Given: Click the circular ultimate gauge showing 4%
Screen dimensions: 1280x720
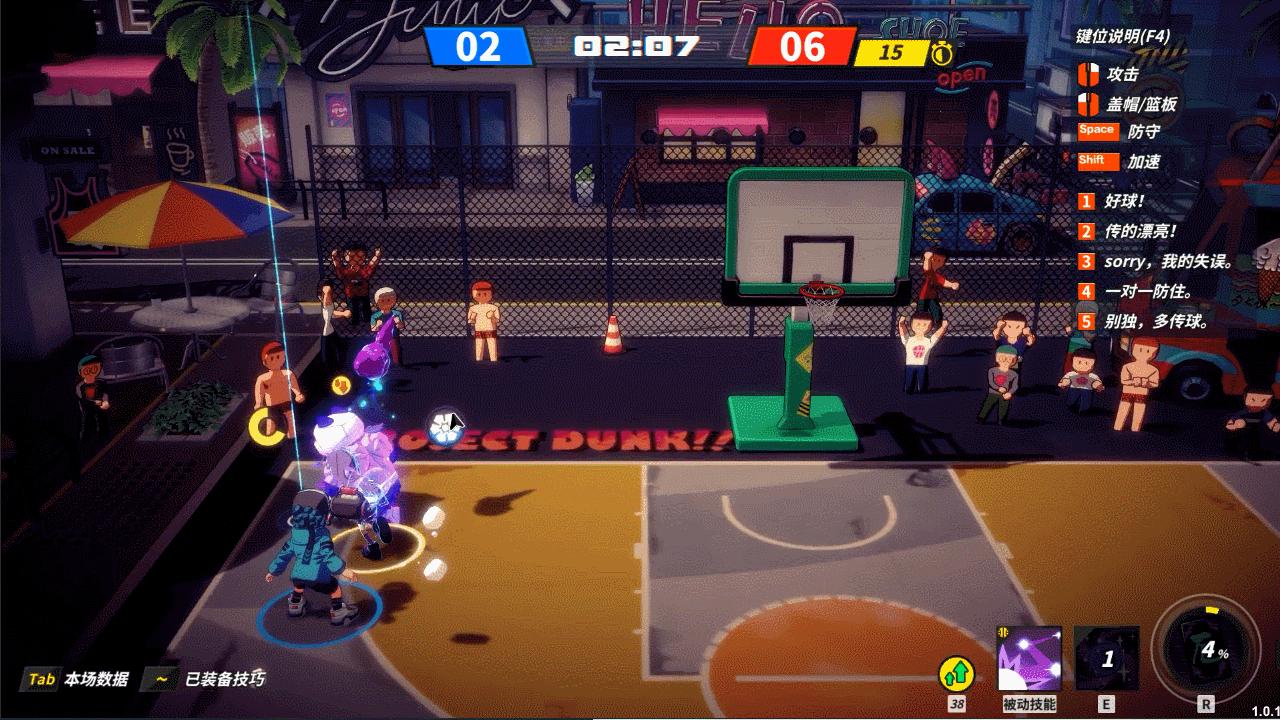Looking at the screenshot, I should point(1204,650).
